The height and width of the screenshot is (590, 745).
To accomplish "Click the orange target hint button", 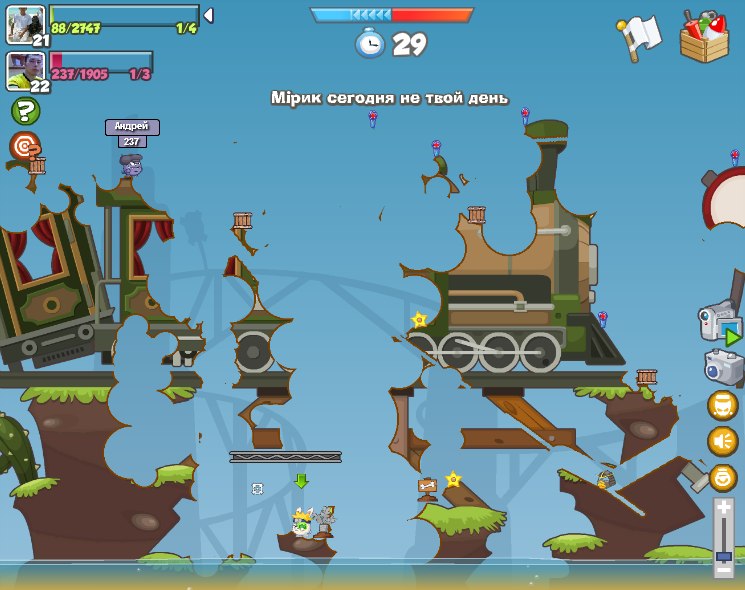I will tap(25, 147).
